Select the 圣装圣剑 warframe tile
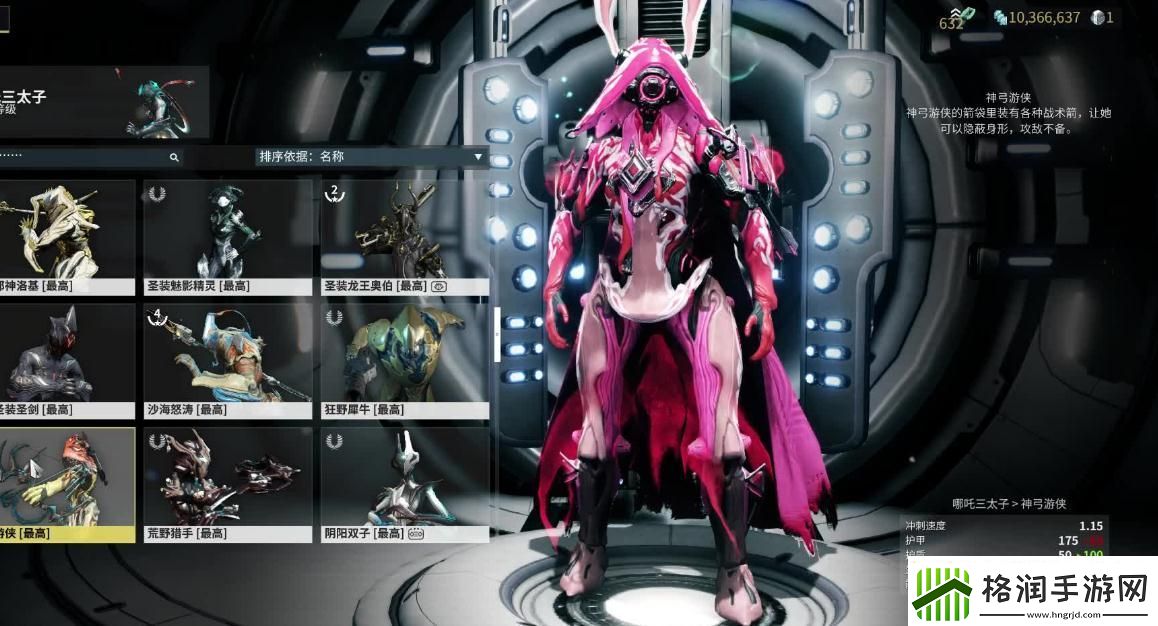This screenshot has width=1158, height=626. (x=66, y=361)
